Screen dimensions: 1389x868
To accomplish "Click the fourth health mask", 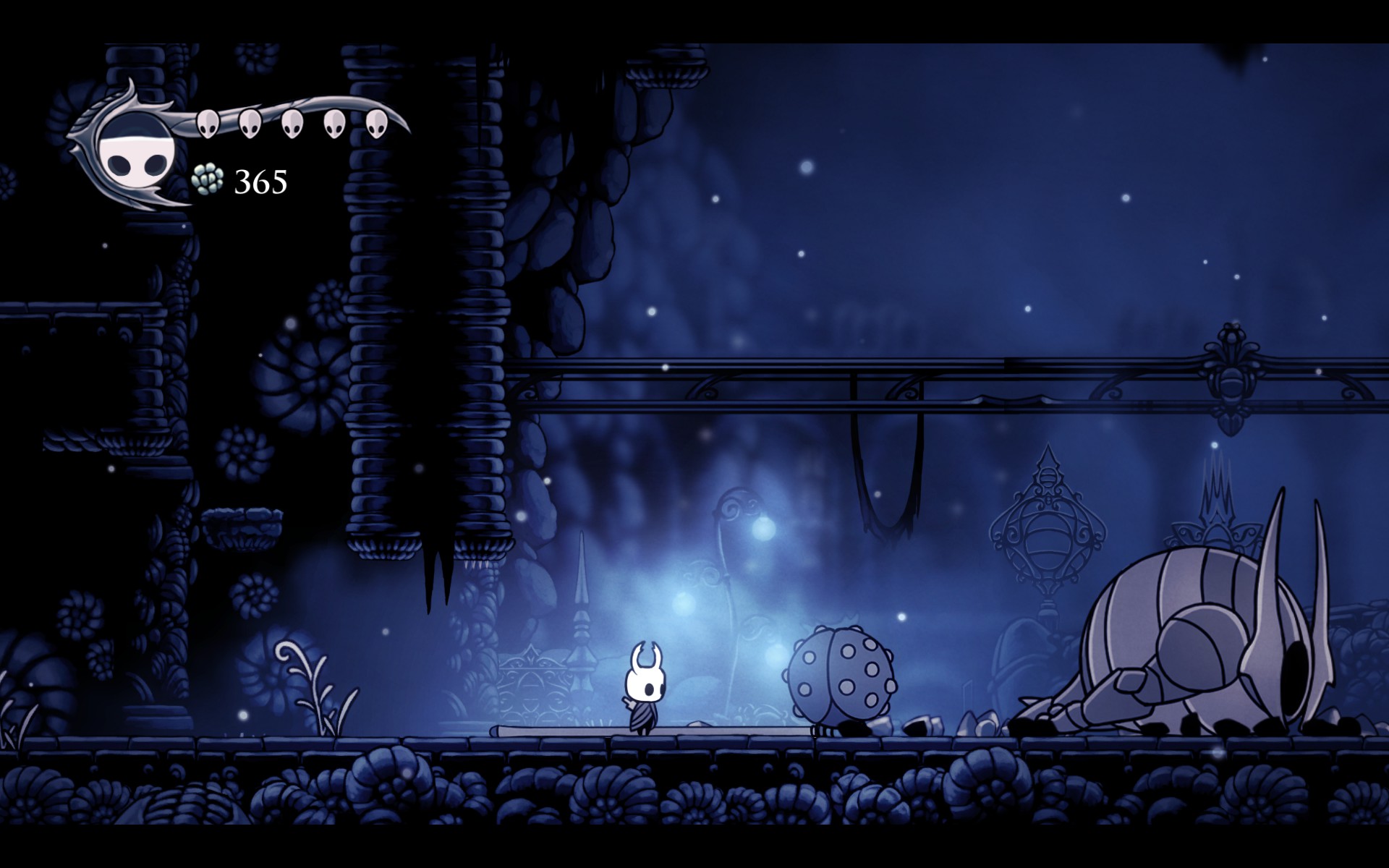I will pyautogui.click(x=334, y=124).
